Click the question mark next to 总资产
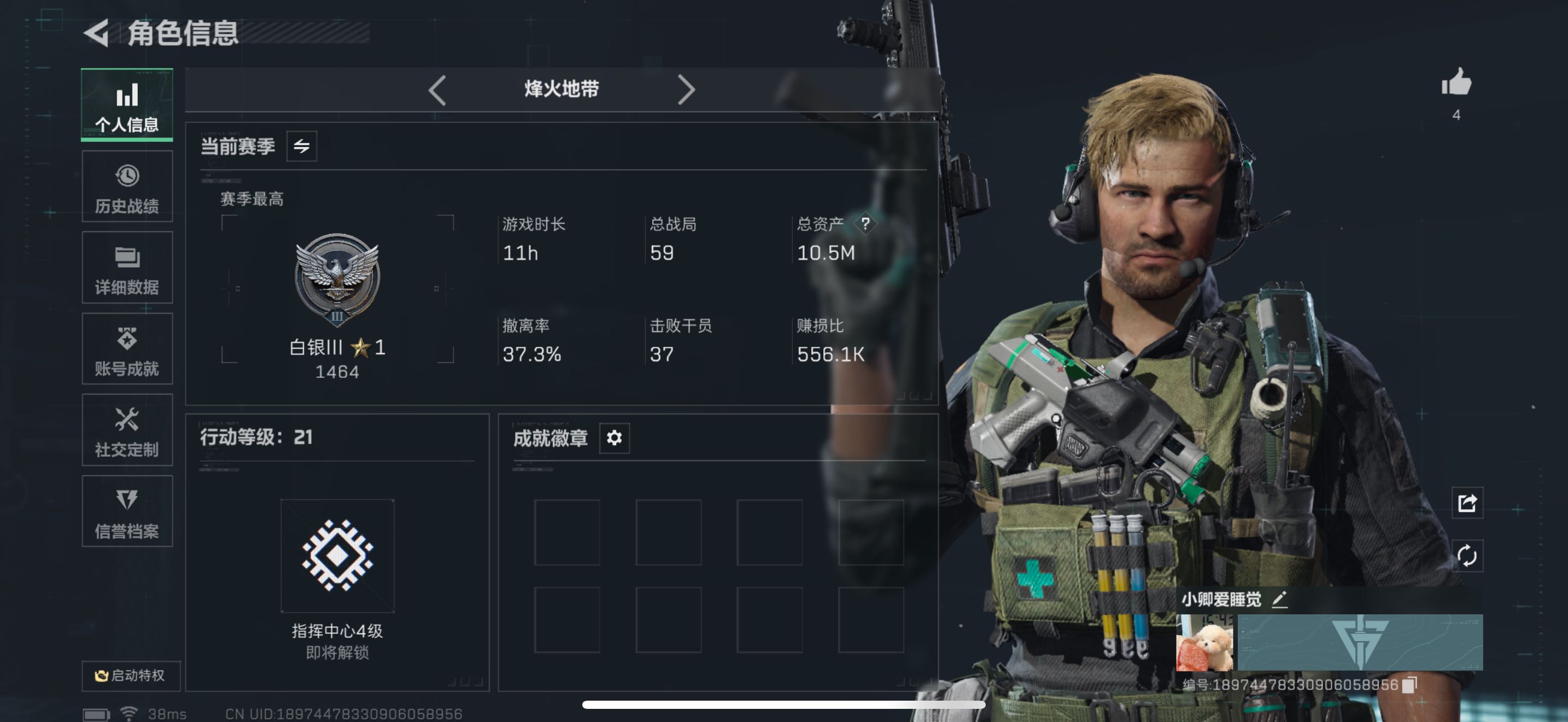 (865, 224)
